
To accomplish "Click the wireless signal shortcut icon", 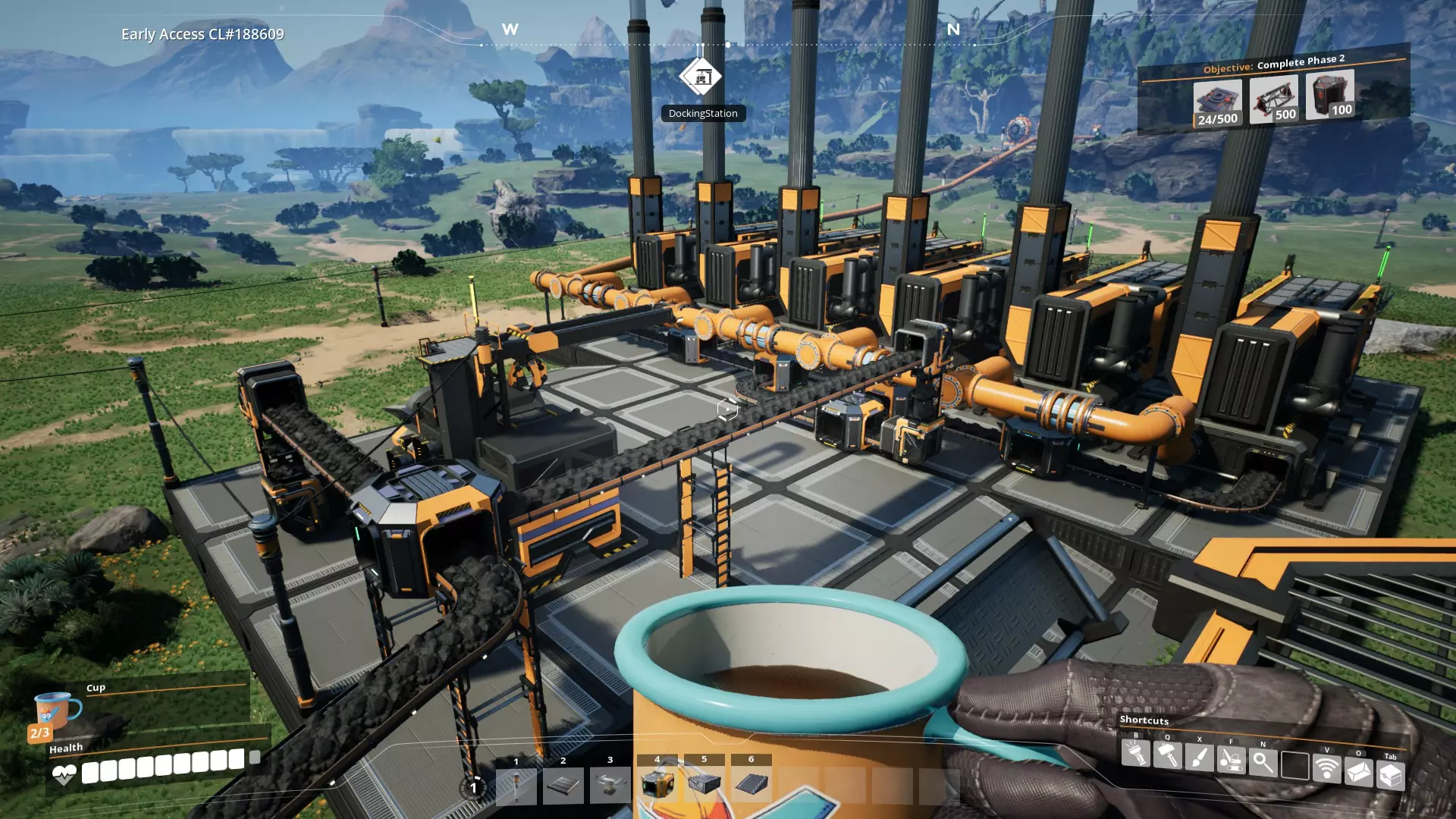I will pyautogui.click(x=1326, y=768).
